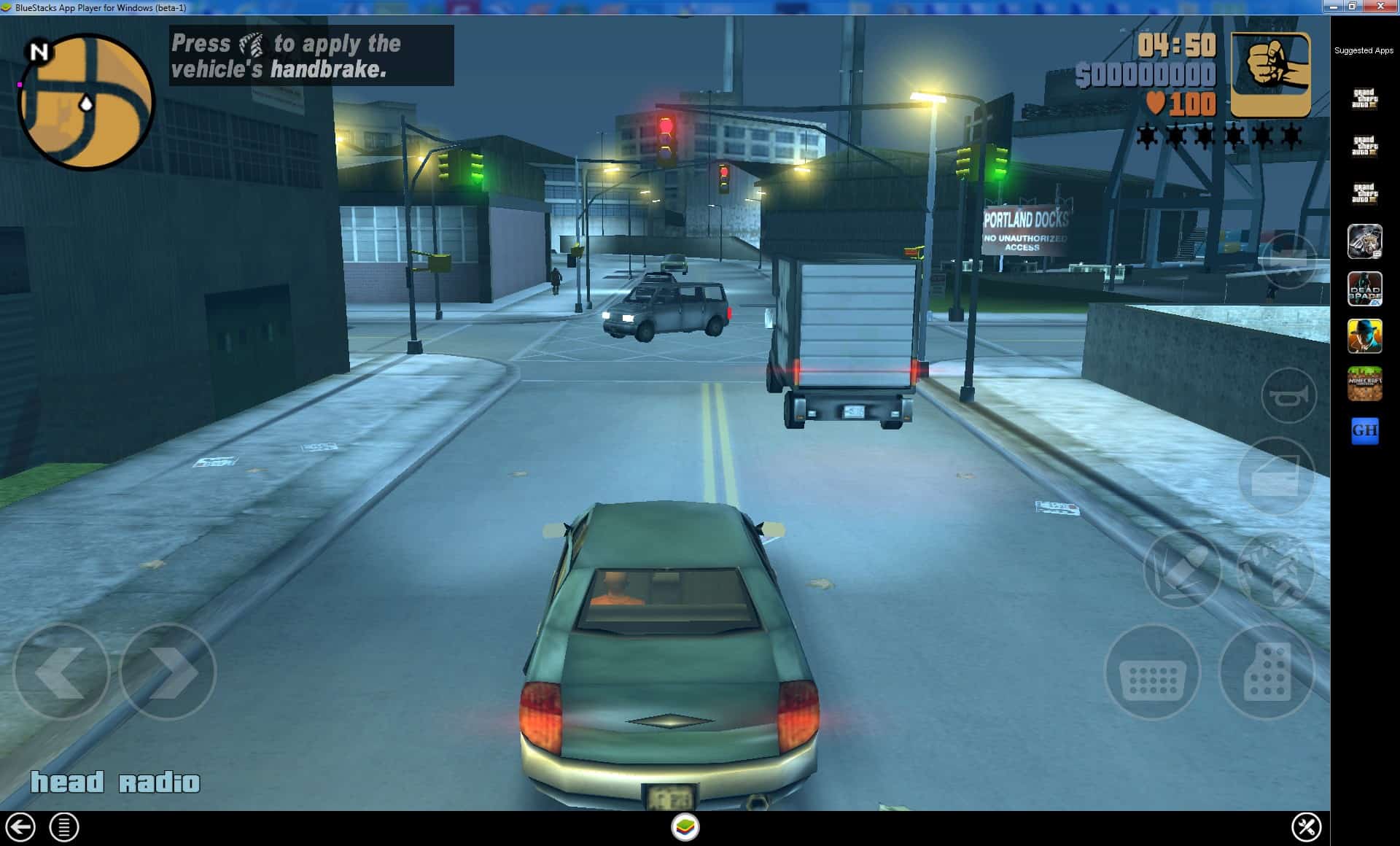This screenshot has width=1400, height=846.
Task: Steer left with the left arrow button
Action: click(61, 672)
